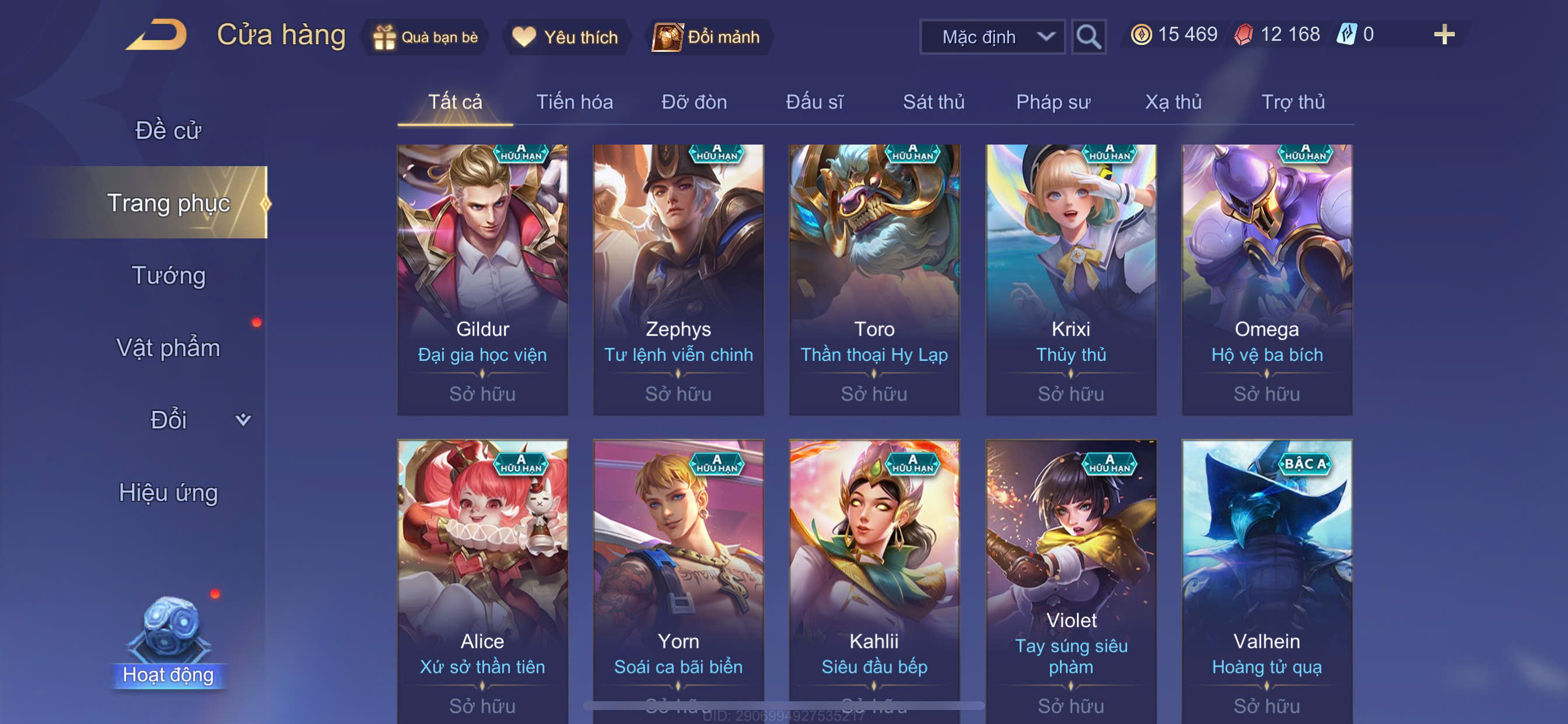Add currency with the plus button

(x=1443, y=34)
